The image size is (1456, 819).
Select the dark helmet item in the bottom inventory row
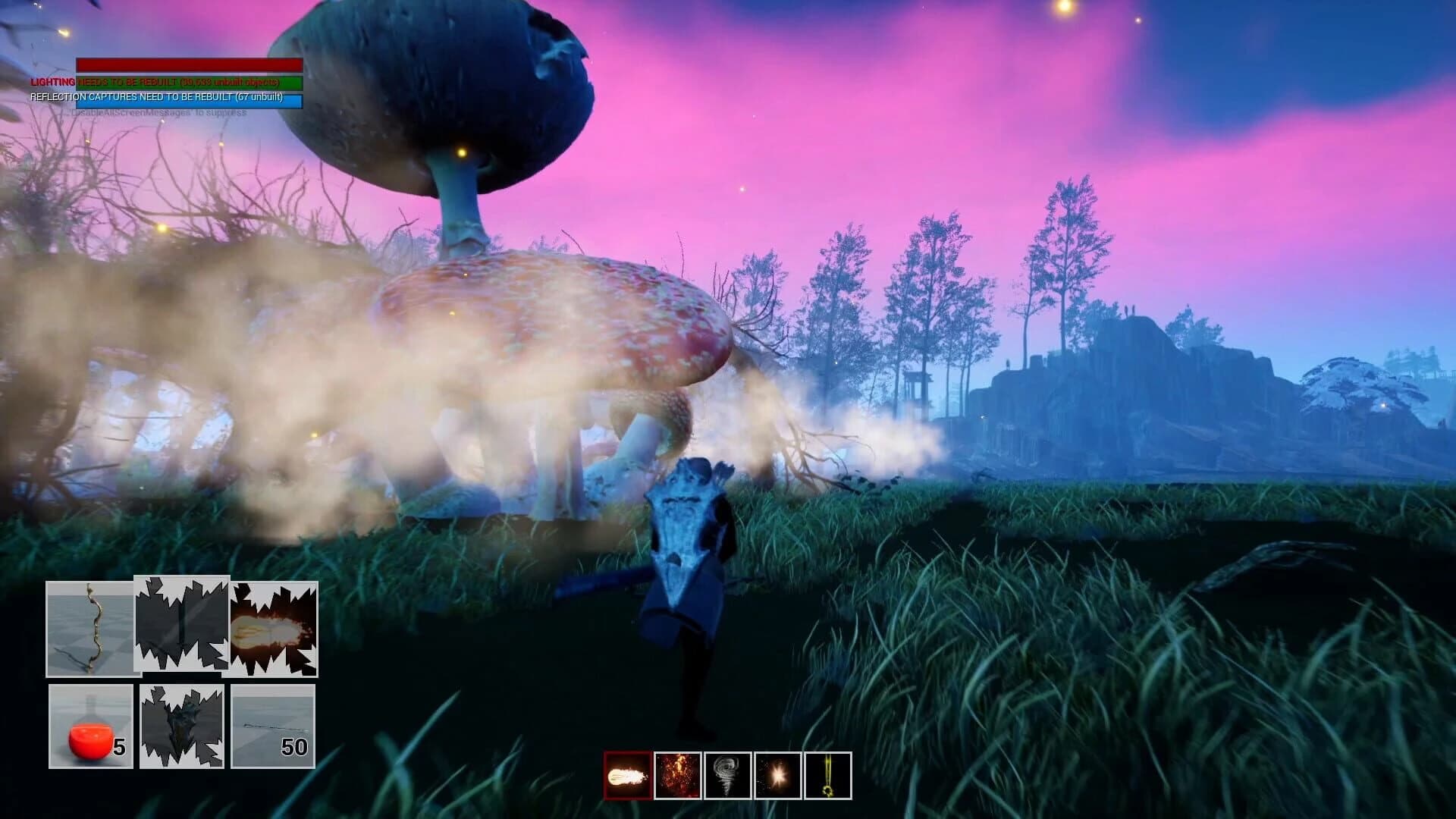coord(182,726)
